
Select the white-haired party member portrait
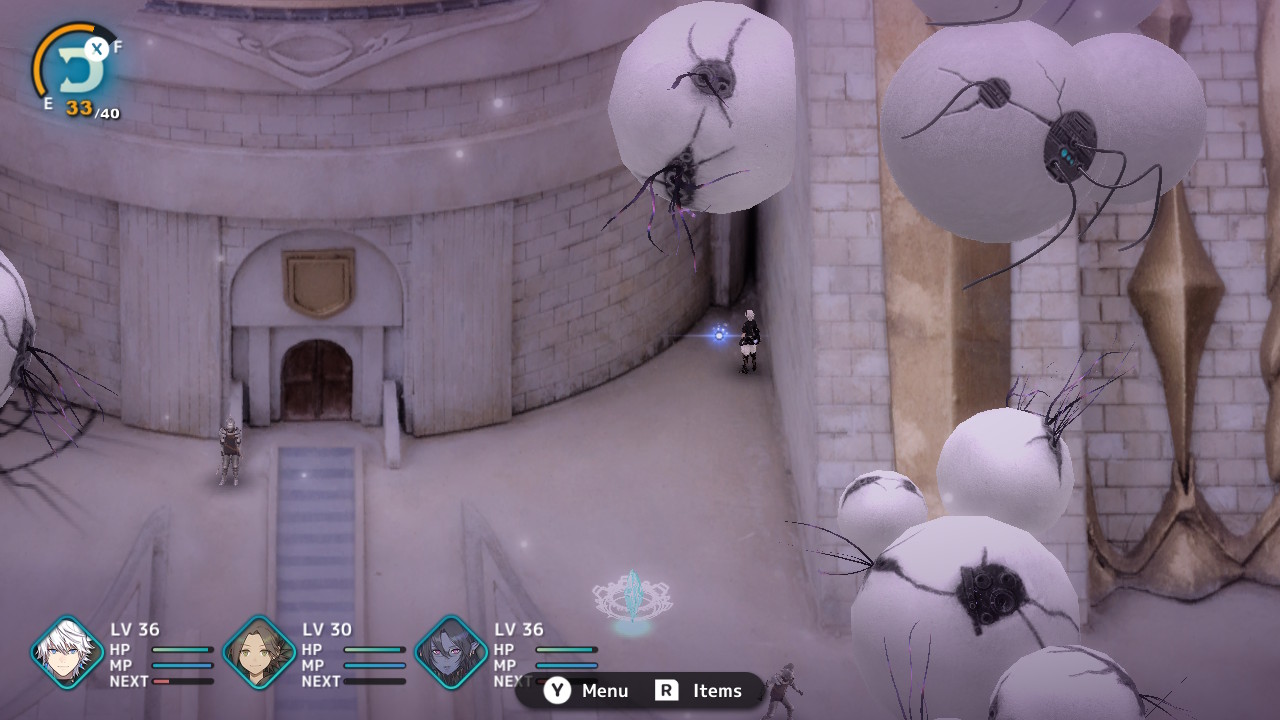68,652
